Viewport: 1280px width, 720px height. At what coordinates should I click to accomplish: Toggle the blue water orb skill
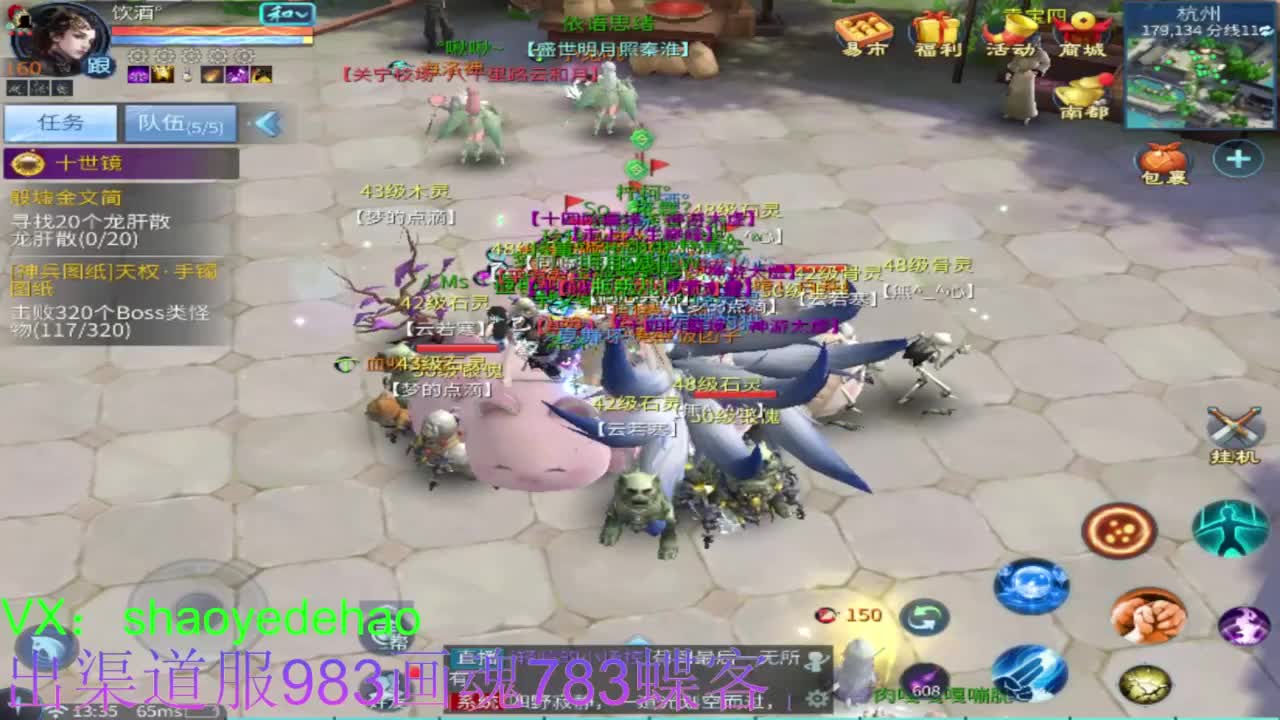pyautogui.click(x=1030, y=583)
